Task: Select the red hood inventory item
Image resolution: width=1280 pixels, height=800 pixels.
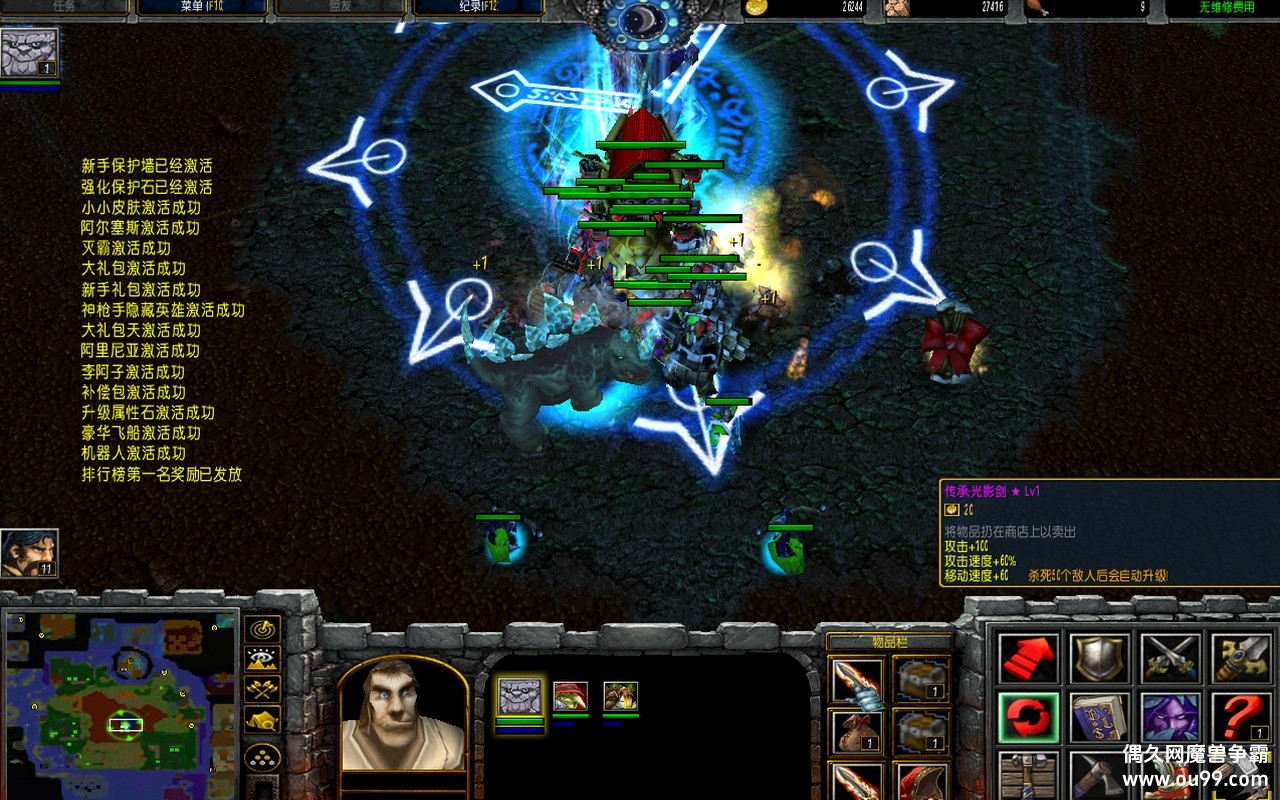Action: point(922,782)
